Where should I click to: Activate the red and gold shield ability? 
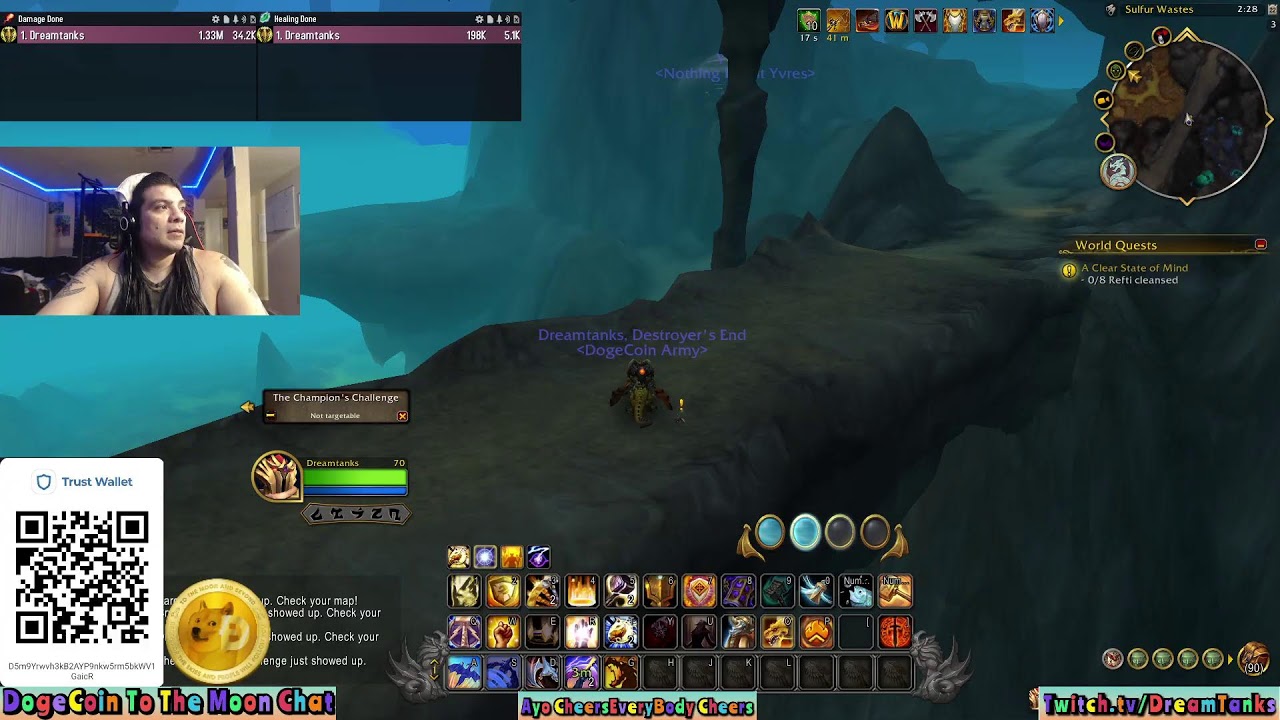click(x=699, y=591)
